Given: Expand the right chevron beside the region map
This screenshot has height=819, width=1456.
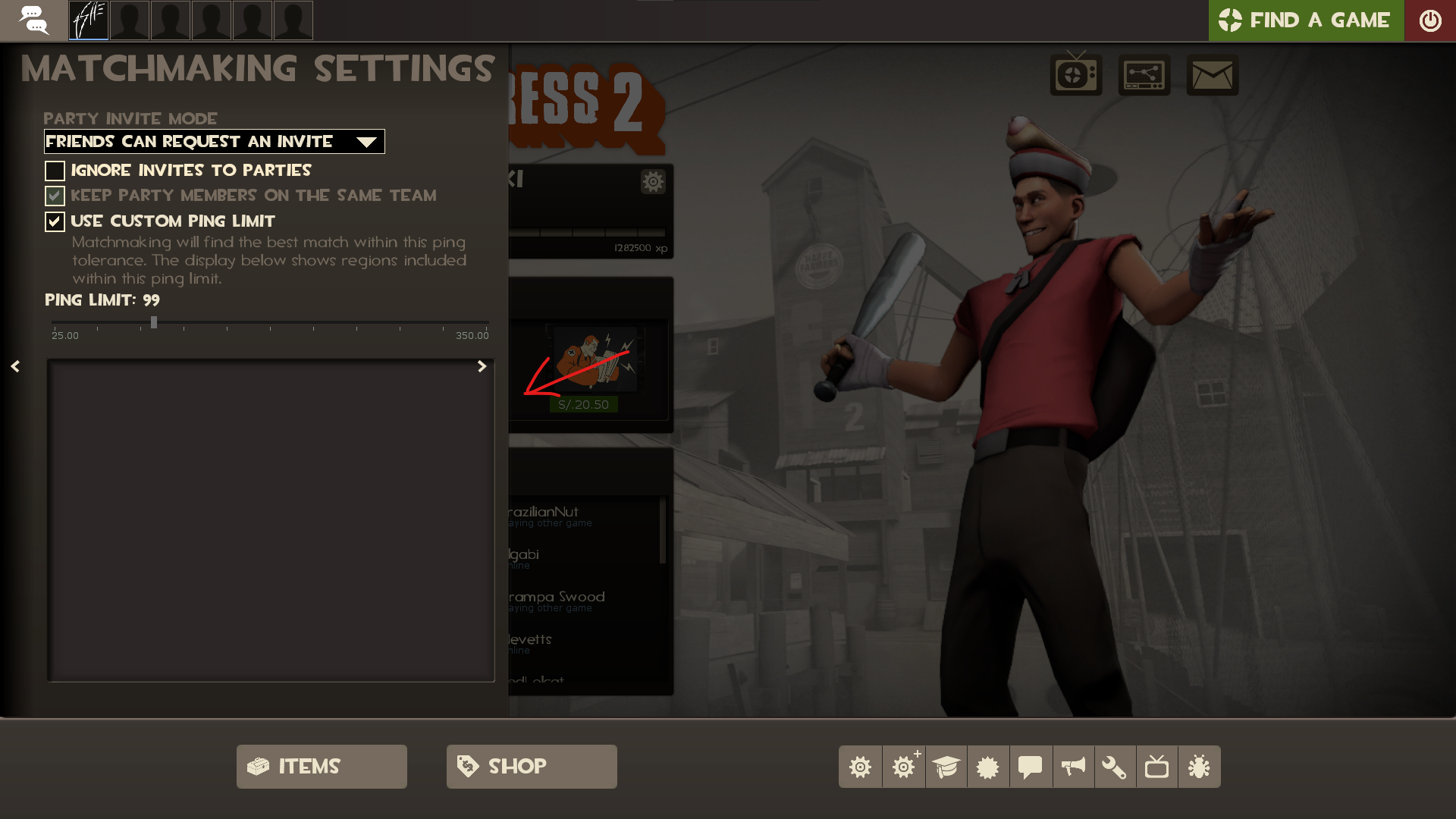Looking at the screenshot, I should click(482, 366).
